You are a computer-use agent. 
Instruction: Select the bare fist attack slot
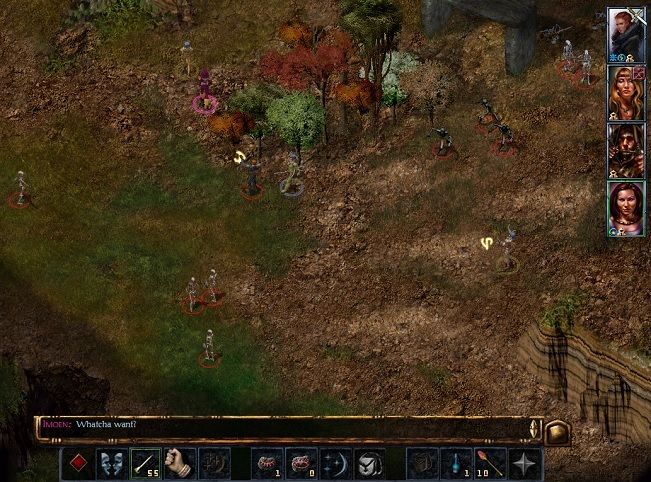click(x=179, y=463)
